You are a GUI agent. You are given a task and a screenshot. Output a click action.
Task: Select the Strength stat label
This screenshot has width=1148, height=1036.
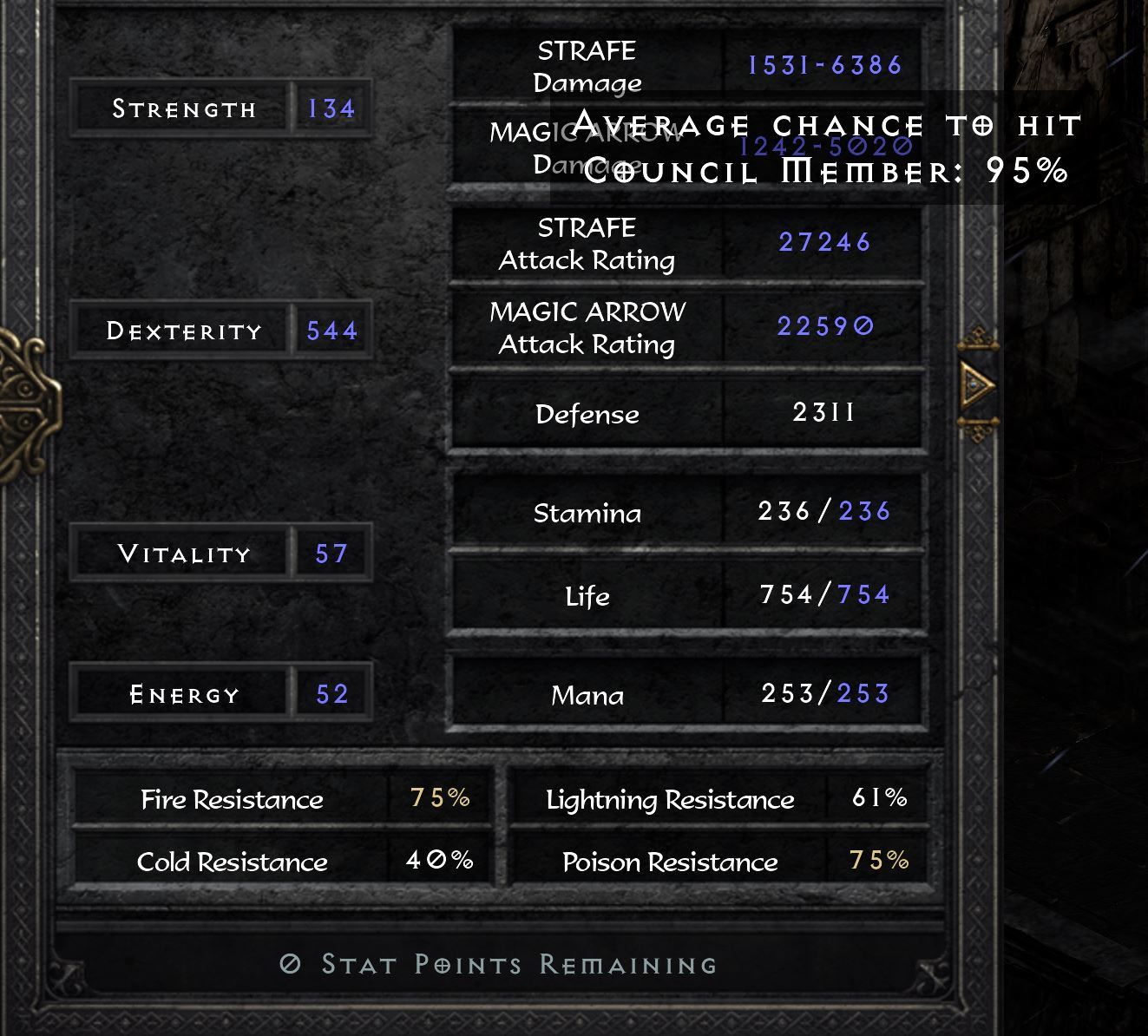(x=183, y=108)
